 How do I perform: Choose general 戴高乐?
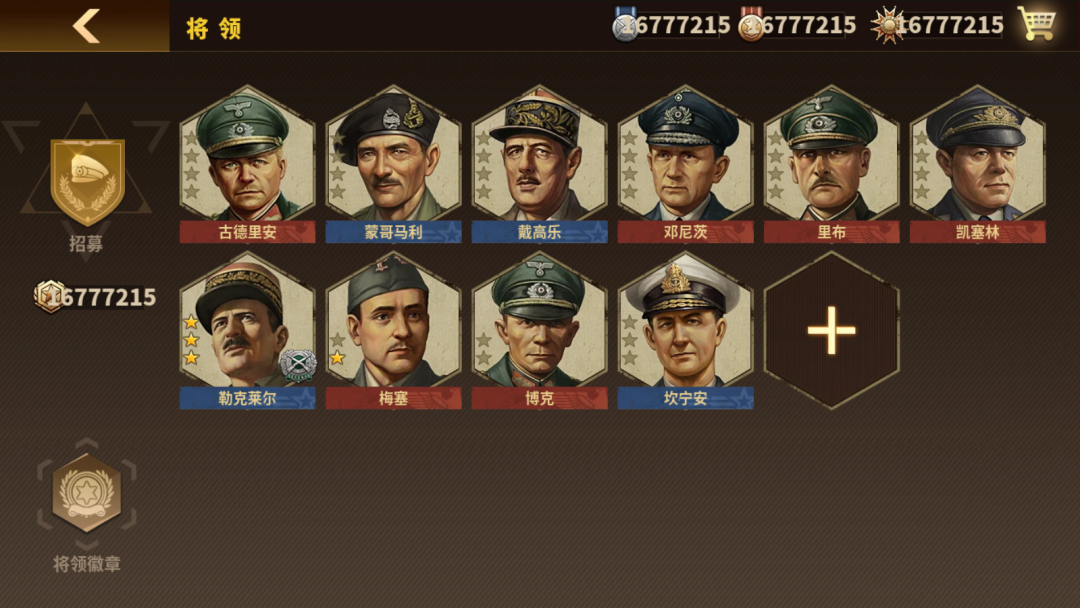[x=539, y=160]
